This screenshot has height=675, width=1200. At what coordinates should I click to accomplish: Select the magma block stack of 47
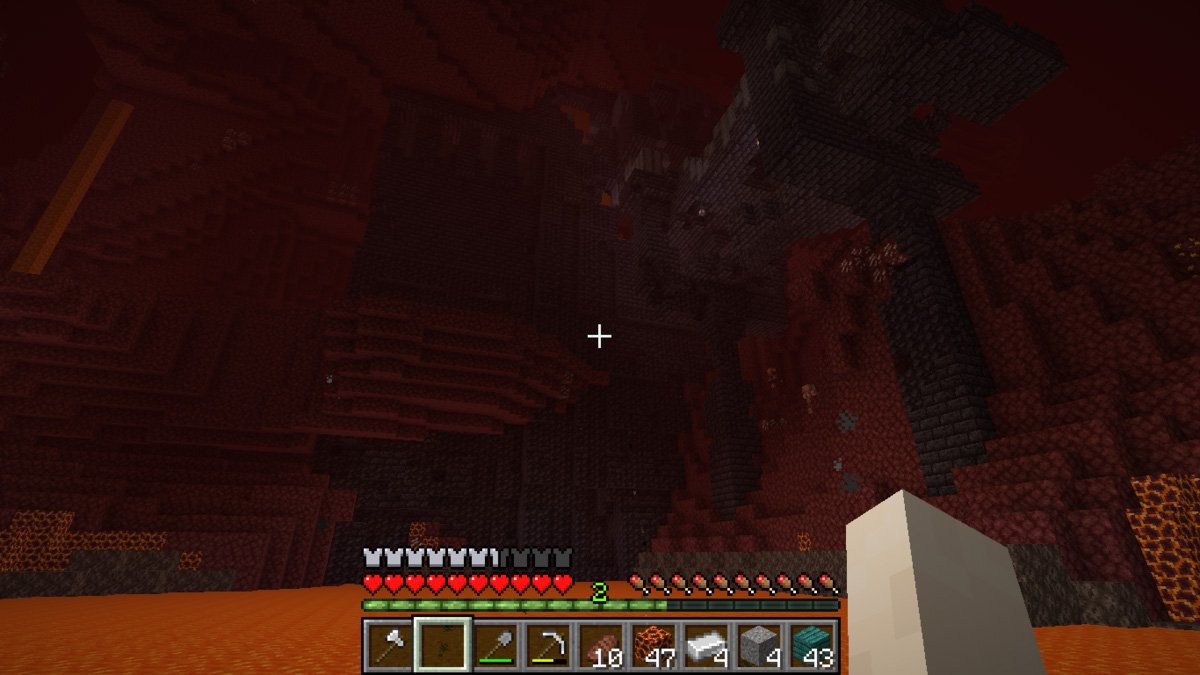[653, 645]
